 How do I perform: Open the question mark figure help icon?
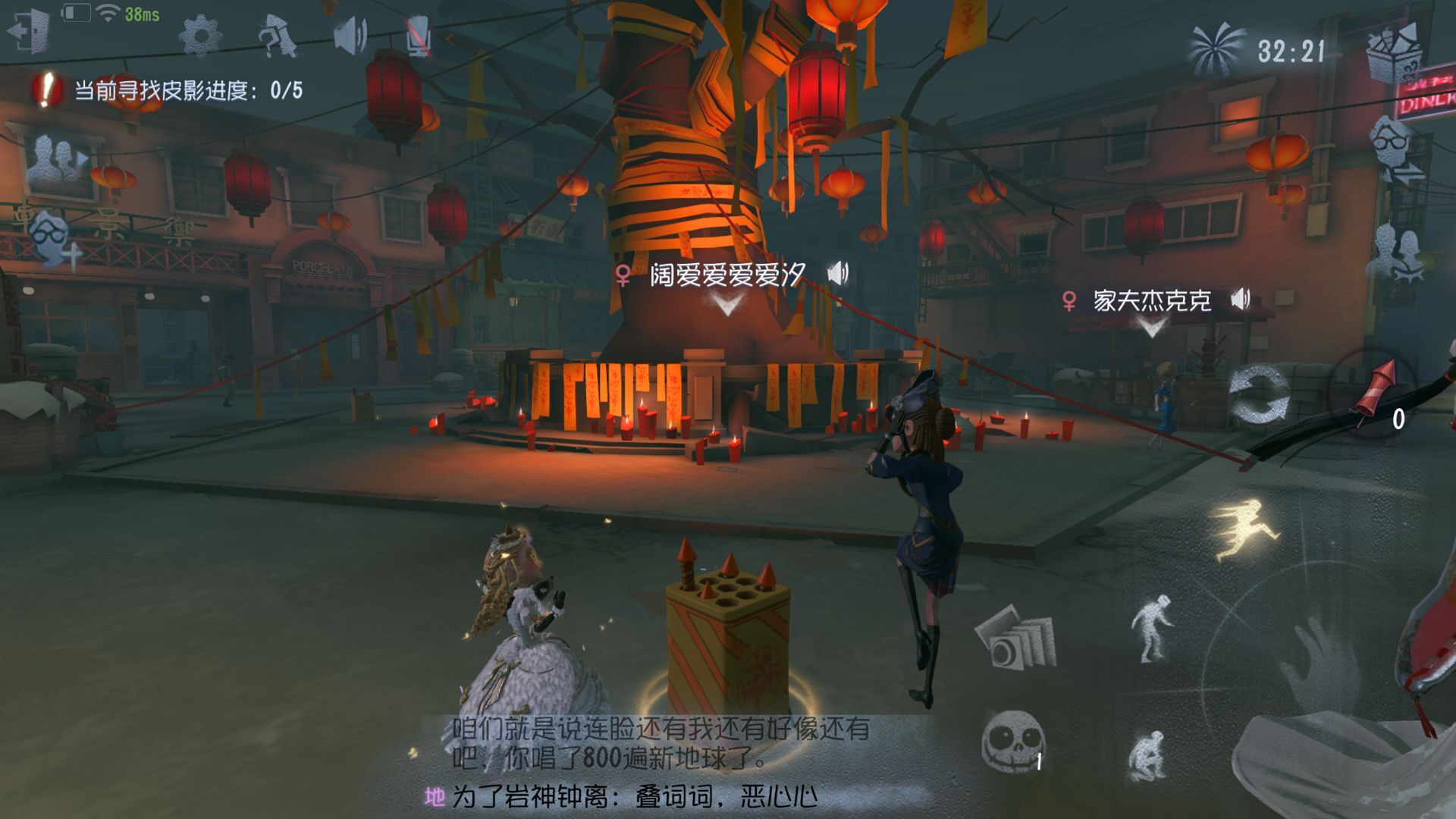coord(278,36)
